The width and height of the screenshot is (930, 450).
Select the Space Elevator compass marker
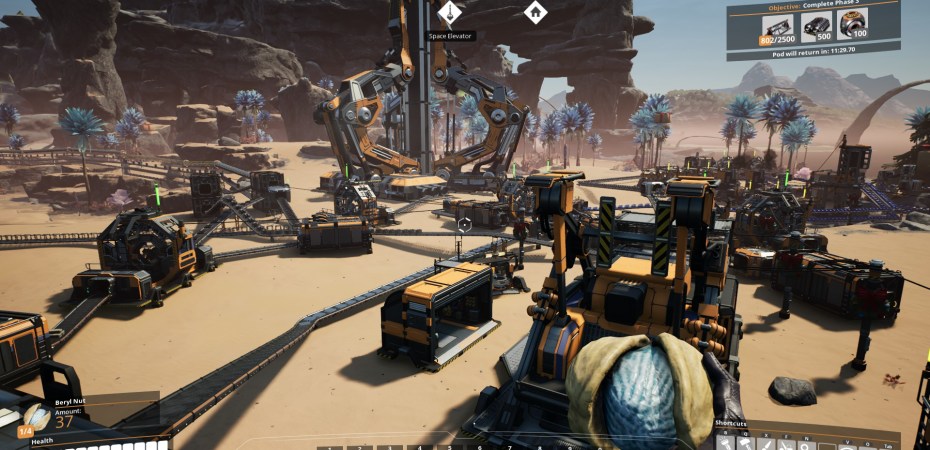point(450,13)
